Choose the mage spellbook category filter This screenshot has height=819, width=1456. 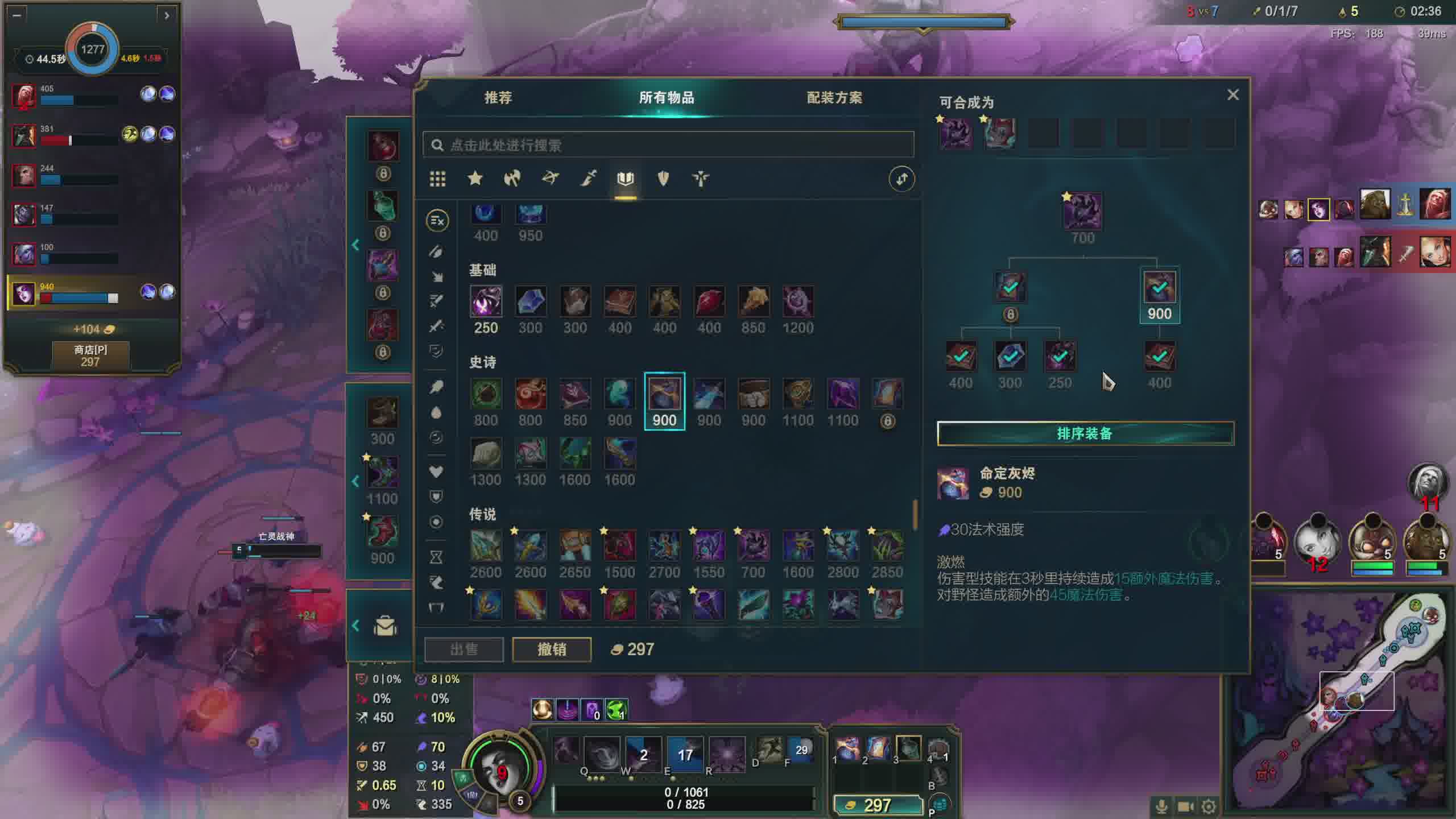(625, 179)
